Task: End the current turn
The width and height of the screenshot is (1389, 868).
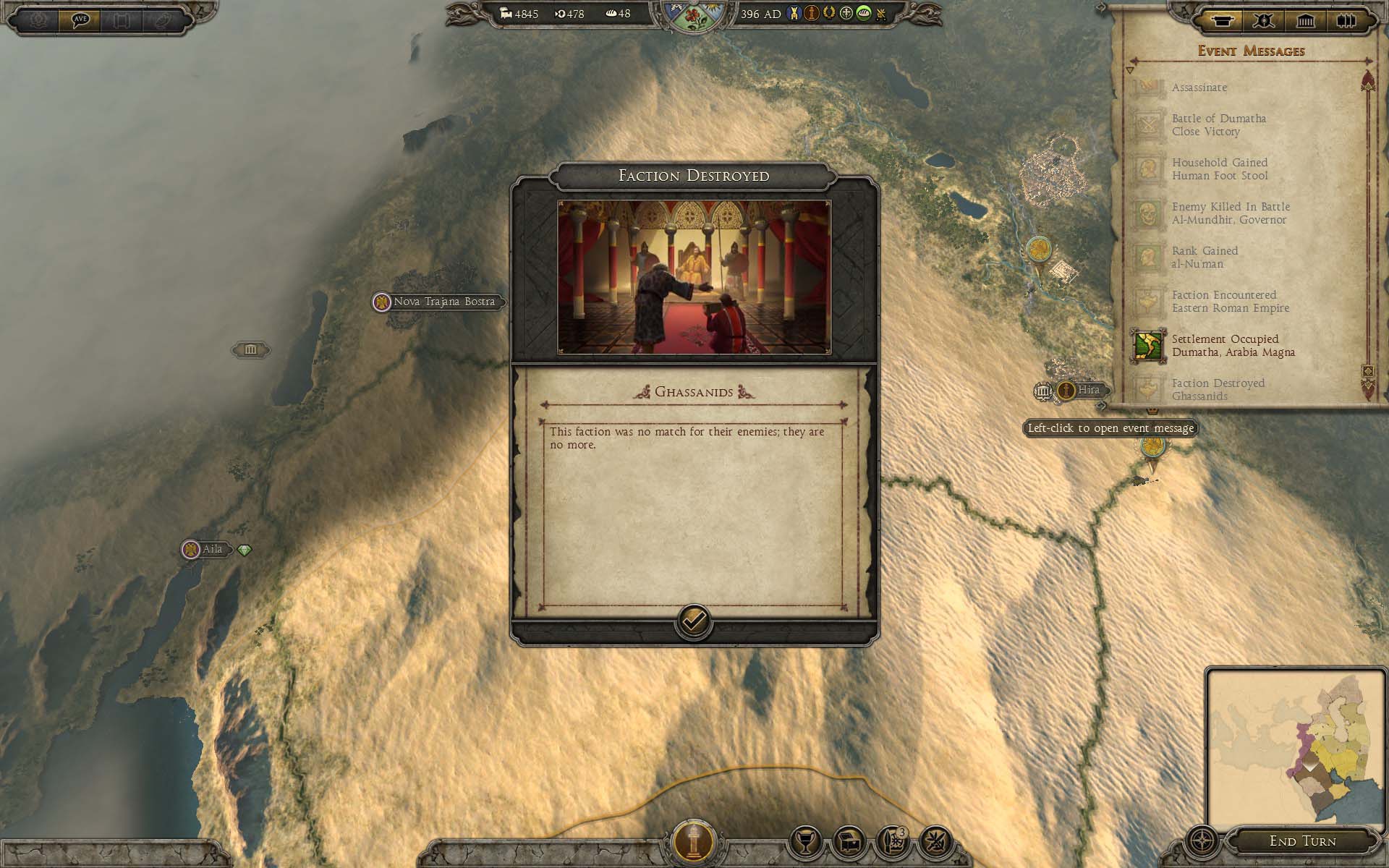Action: tap(1302, 841)
